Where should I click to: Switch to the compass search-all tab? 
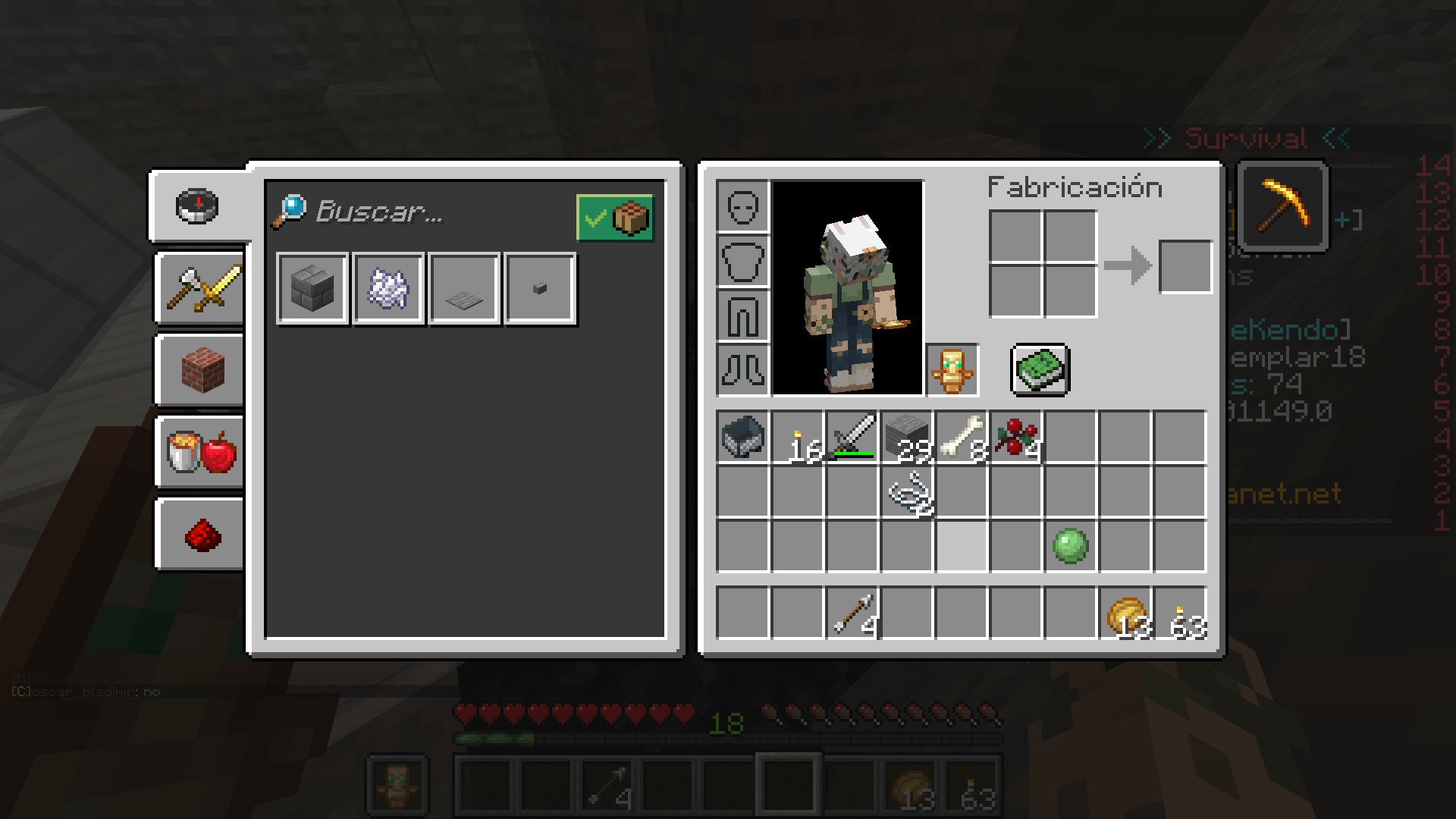coord(198,206)
